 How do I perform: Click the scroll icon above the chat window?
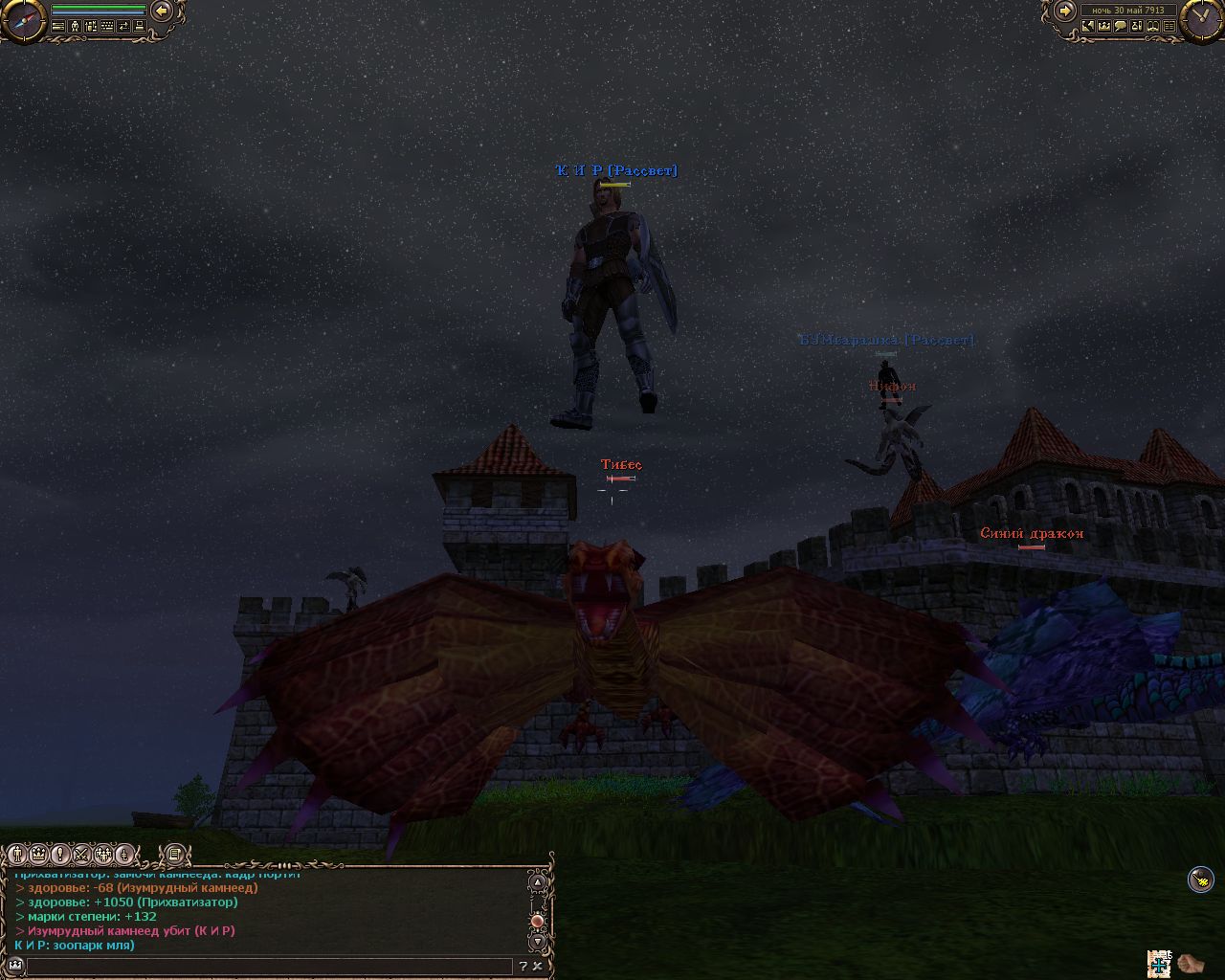pyautogui.click(x=173, y=854)
